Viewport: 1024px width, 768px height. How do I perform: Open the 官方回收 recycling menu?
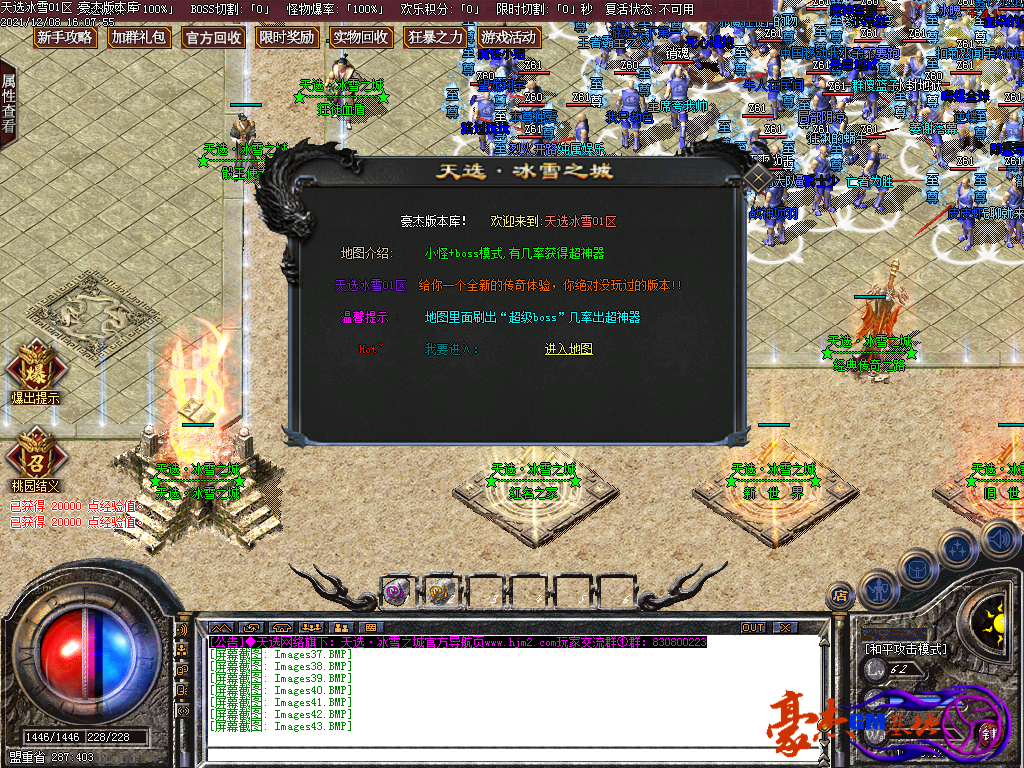(213, 38)
